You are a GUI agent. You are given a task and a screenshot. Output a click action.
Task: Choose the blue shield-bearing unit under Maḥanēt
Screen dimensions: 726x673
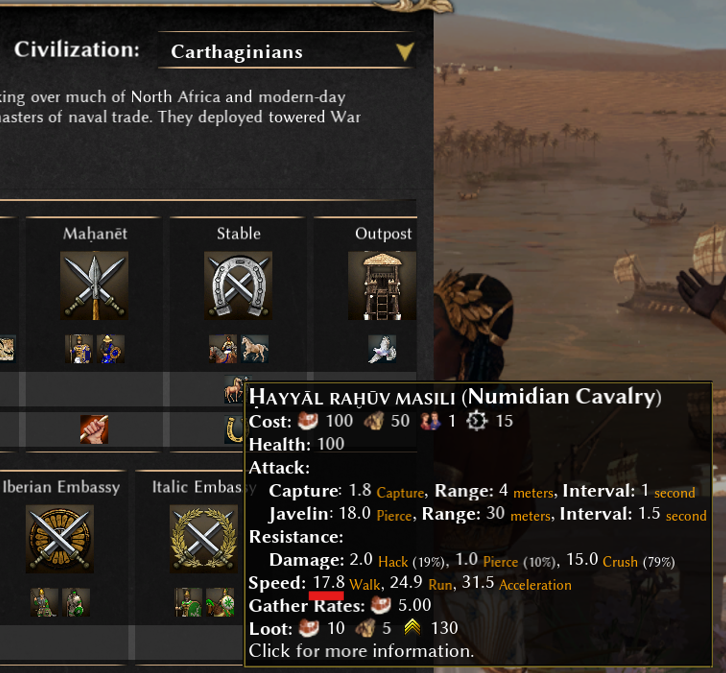click(x=110, y=349)
